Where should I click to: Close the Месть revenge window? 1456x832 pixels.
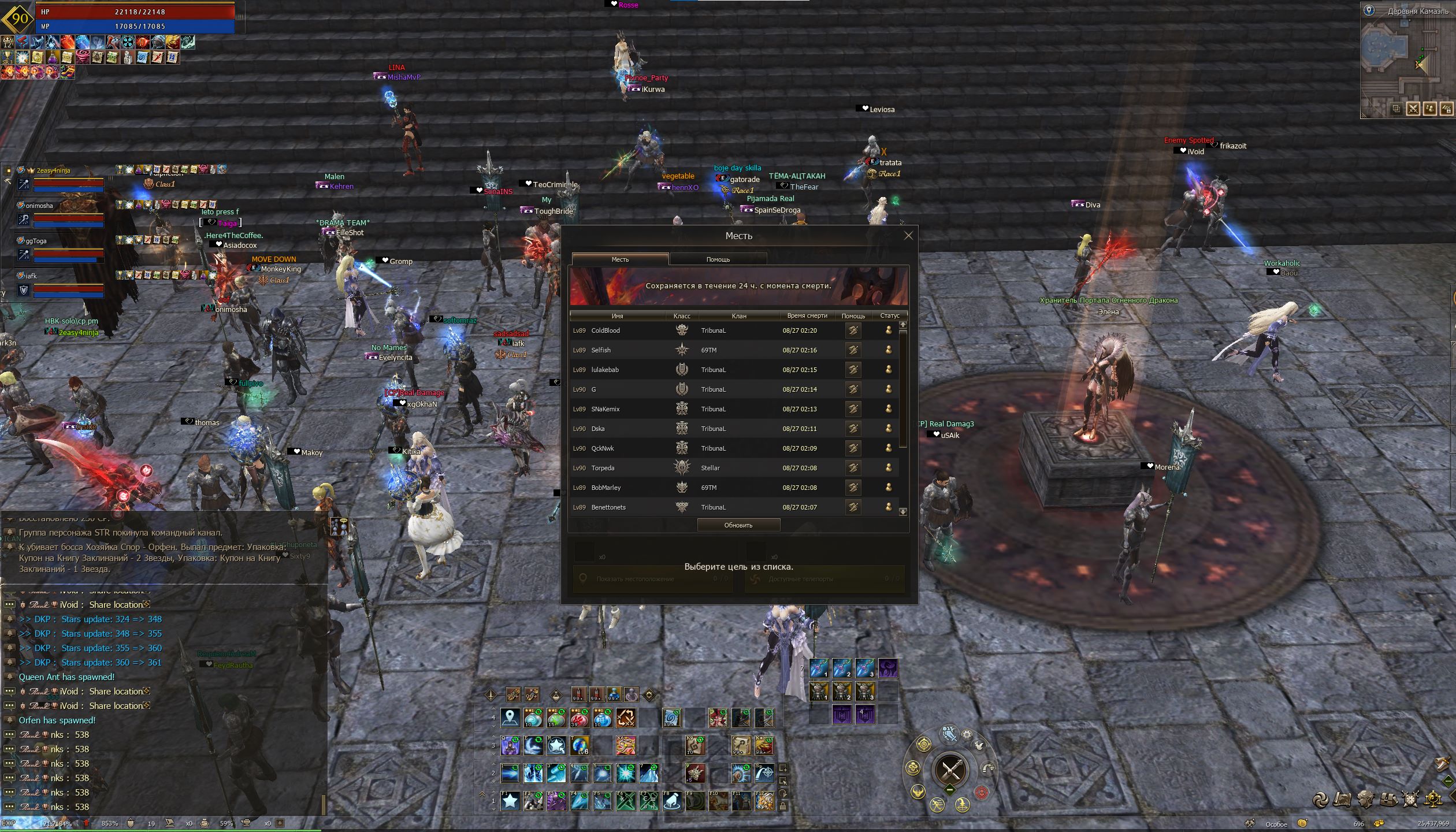tap(908, 236)
